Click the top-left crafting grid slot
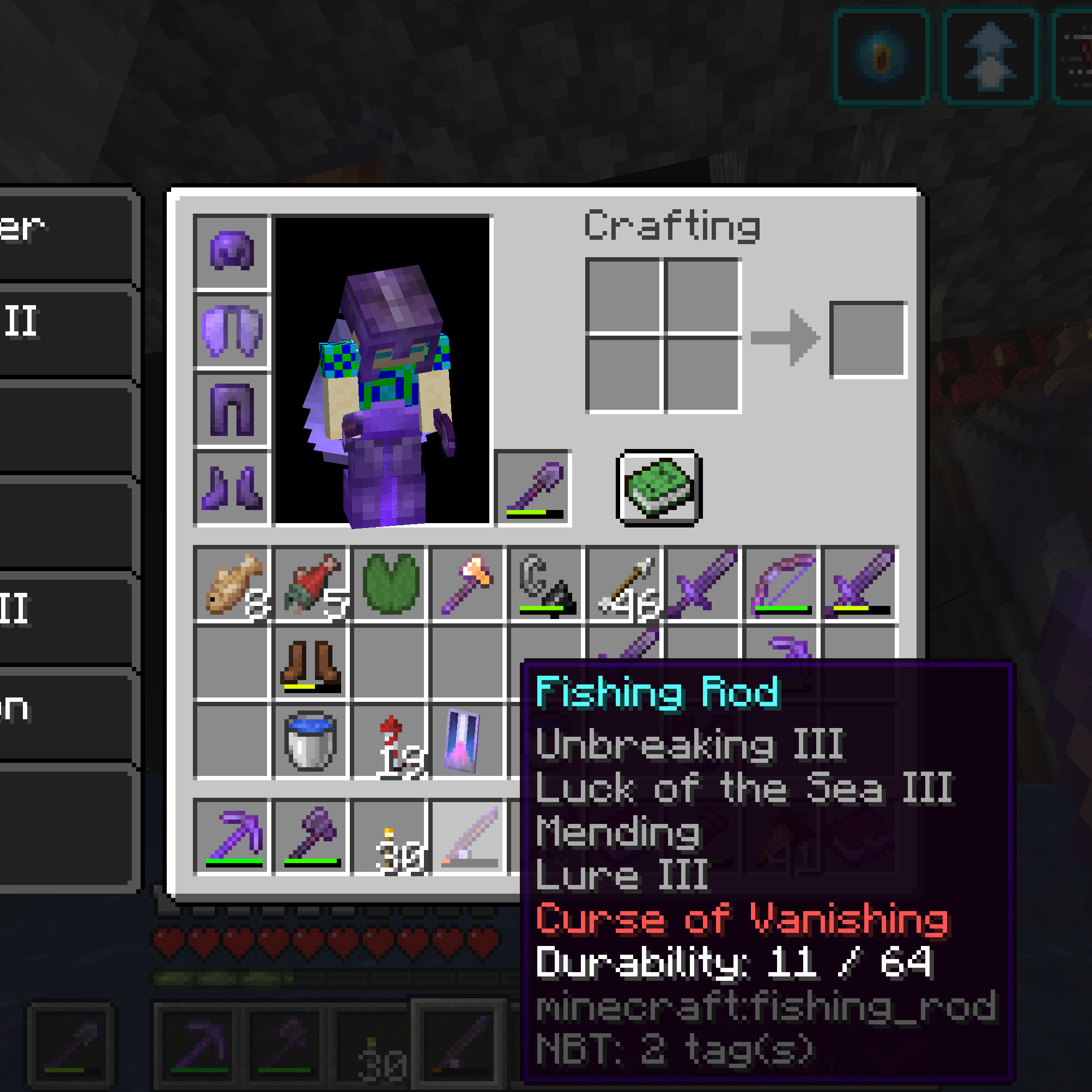This screenshot has height=1092, width=1092. pyautogui.click(x=624, y=297)
